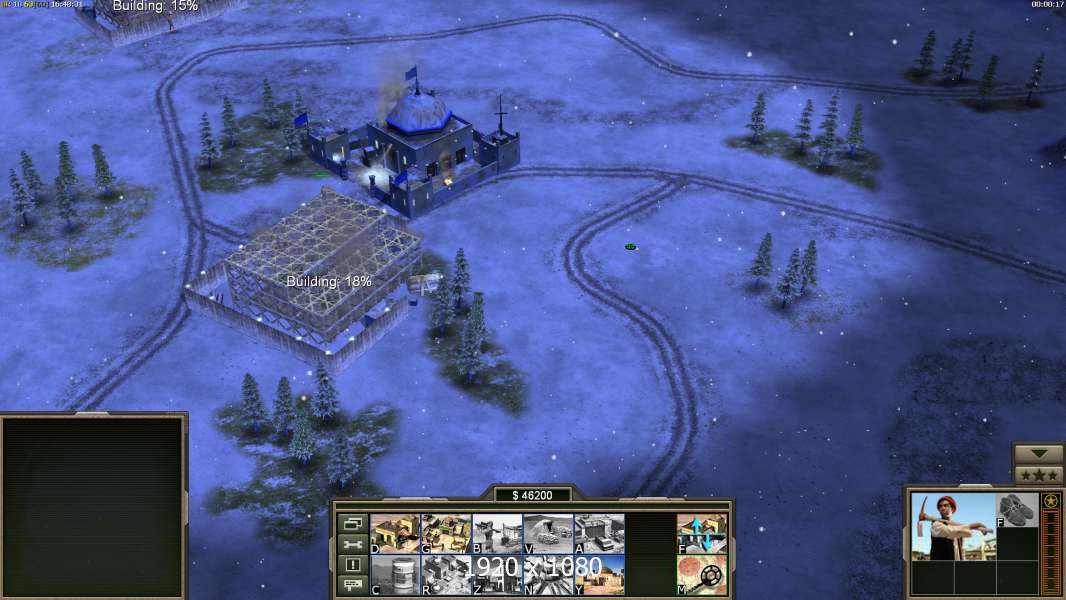This screenshot has width=1066, height=600.
Task: Click the exclamation mark button
Action: 352,565
